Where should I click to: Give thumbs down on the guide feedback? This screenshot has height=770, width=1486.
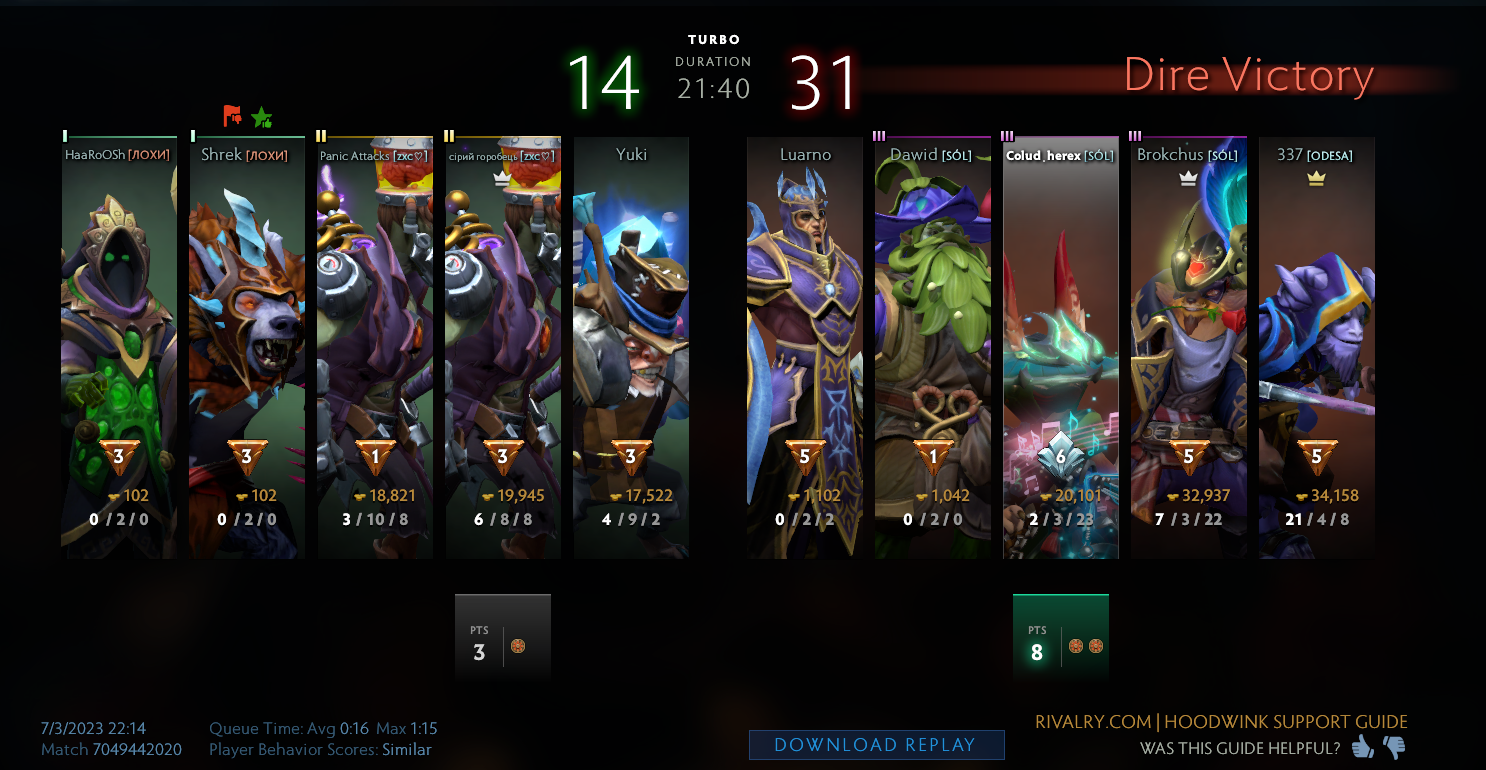tap(1391, 745)
